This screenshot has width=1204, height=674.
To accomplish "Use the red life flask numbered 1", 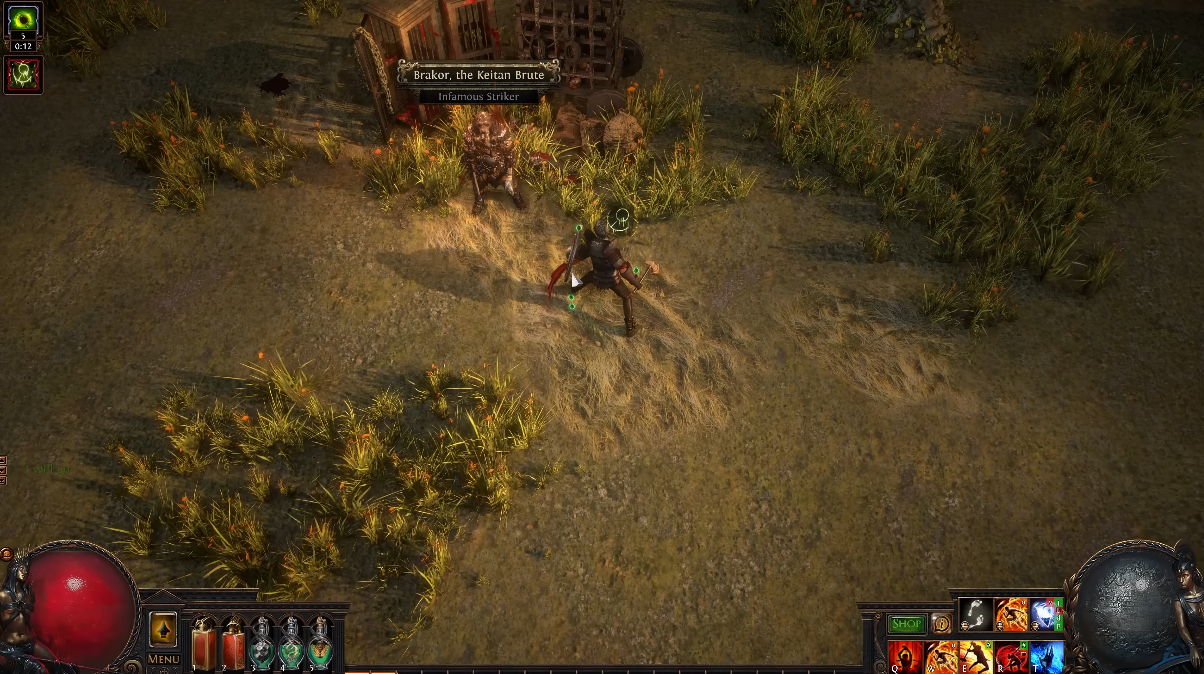I will point(203,643).
